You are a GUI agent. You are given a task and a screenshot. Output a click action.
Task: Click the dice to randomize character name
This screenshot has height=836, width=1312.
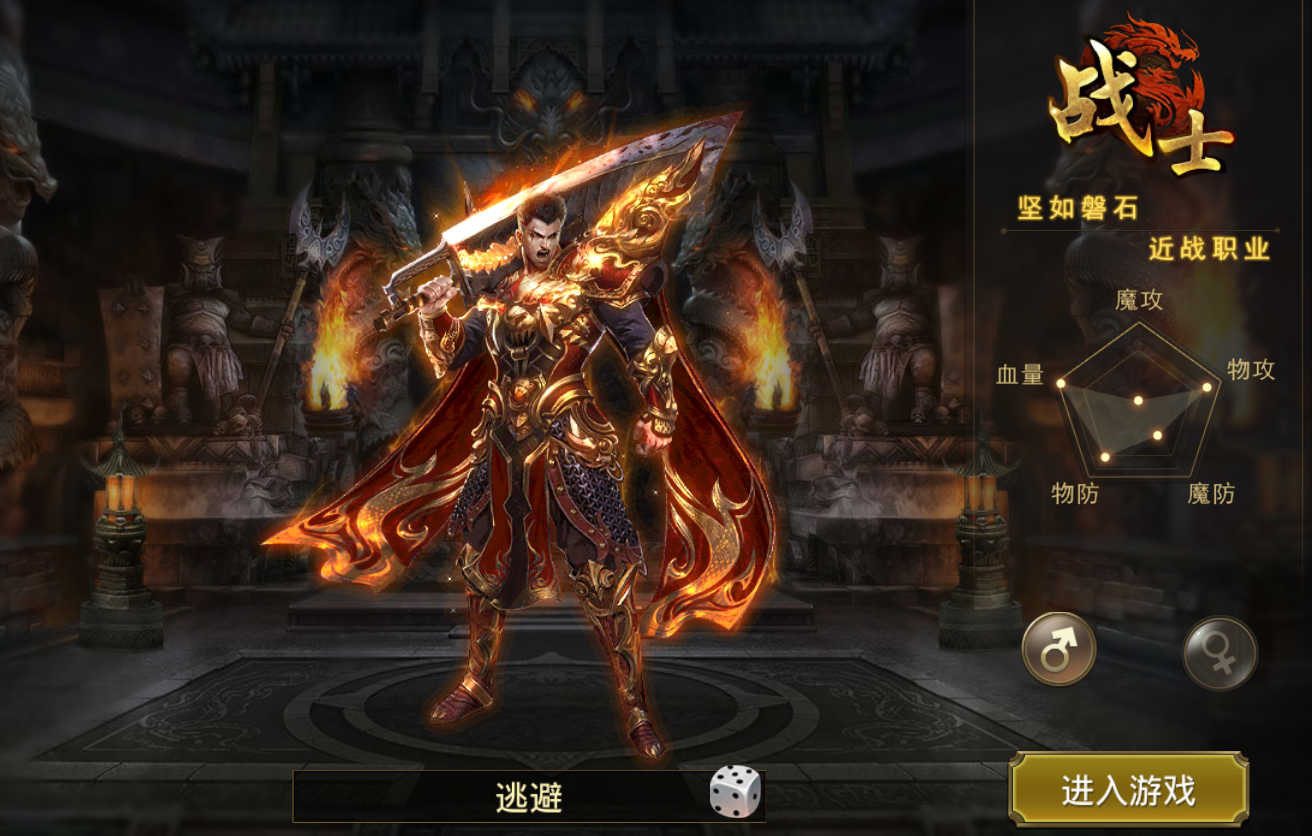tap(736, 793)
